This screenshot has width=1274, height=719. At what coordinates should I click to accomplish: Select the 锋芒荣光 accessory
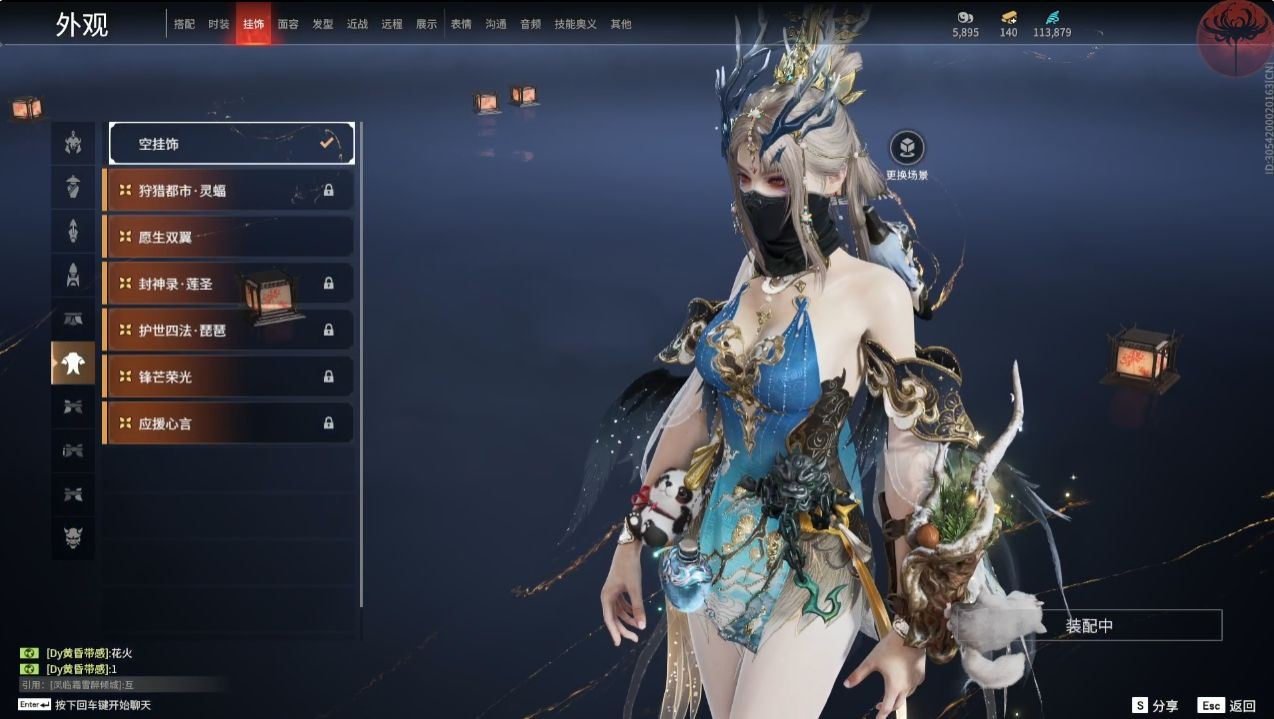[229, 377]
